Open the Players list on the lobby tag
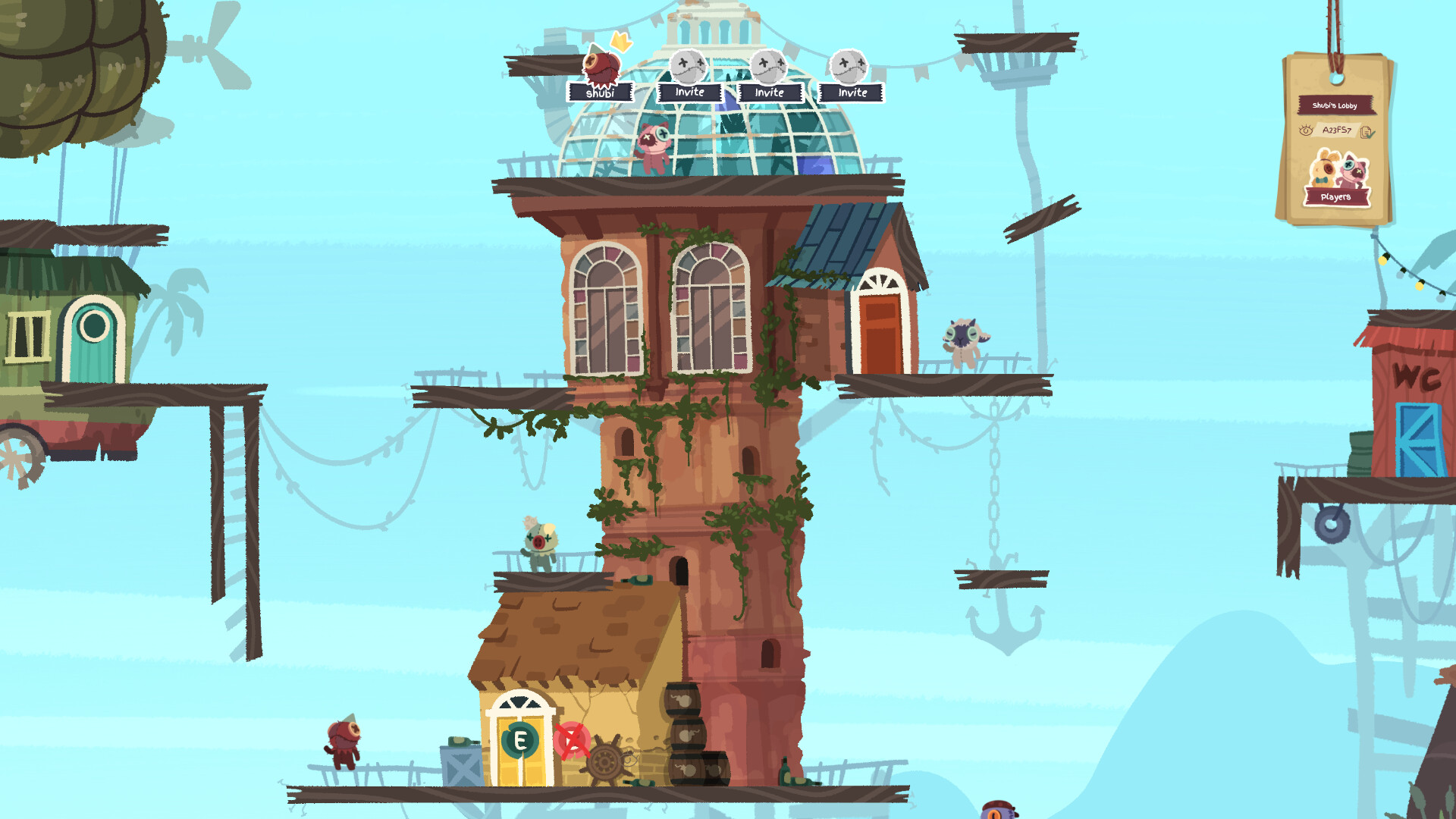 [x=1337, y=197]
